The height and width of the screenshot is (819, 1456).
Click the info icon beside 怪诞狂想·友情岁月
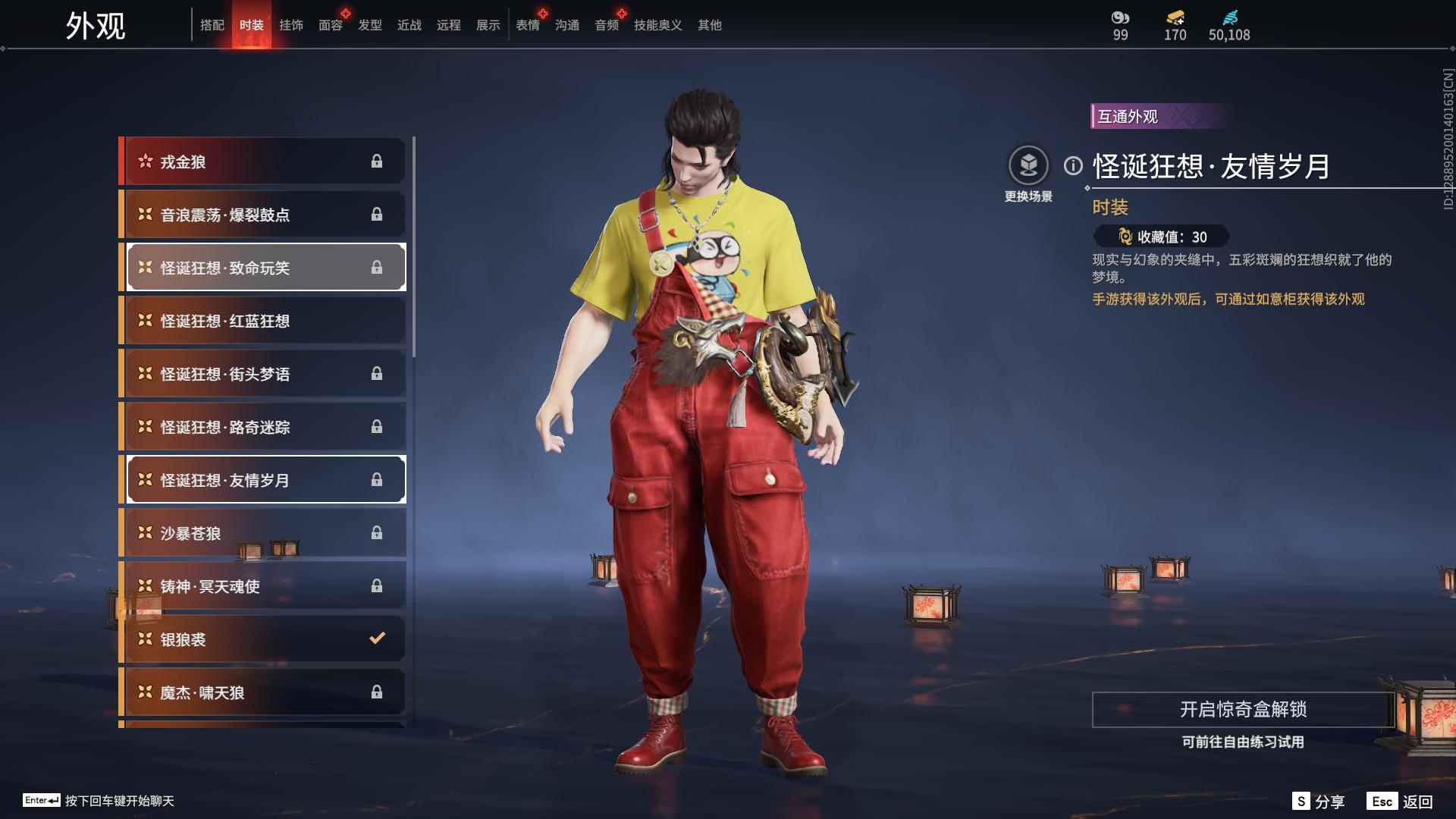click(x=1074, y=164)
